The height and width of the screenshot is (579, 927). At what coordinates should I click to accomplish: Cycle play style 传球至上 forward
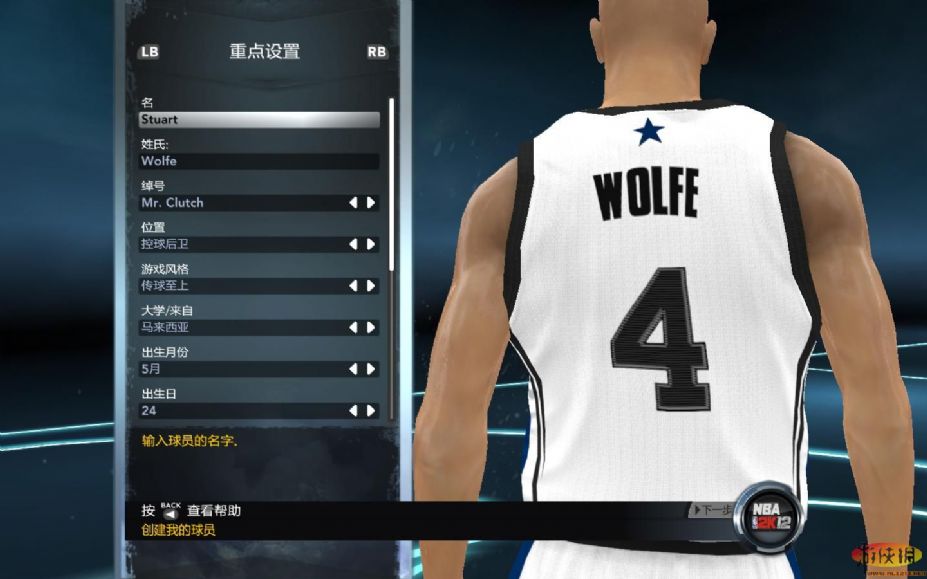(371, 286)
